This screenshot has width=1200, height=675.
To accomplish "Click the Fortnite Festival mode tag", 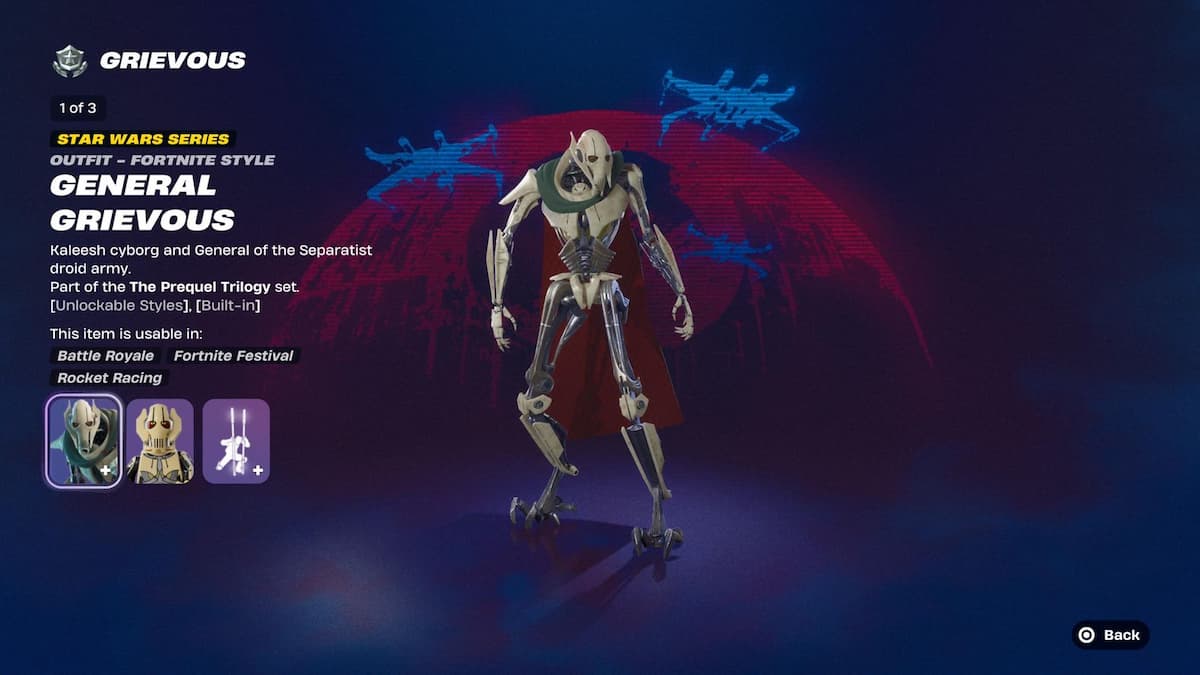I will [x=234, y=356].
